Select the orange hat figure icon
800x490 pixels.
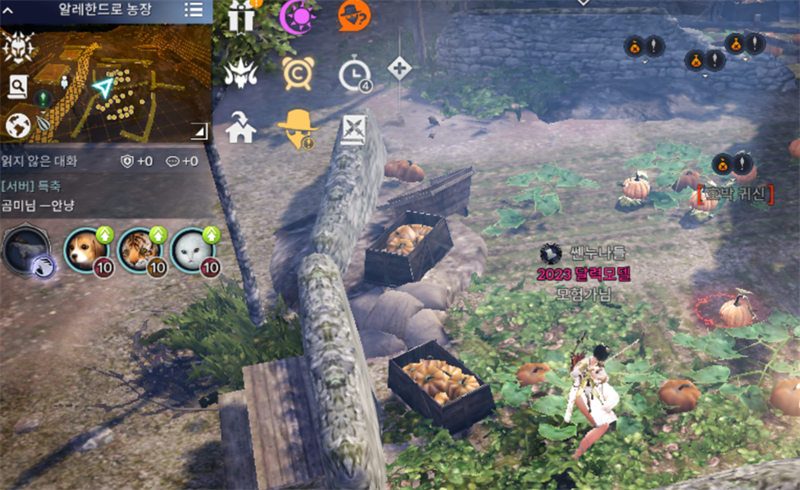[x=296, y=128]
